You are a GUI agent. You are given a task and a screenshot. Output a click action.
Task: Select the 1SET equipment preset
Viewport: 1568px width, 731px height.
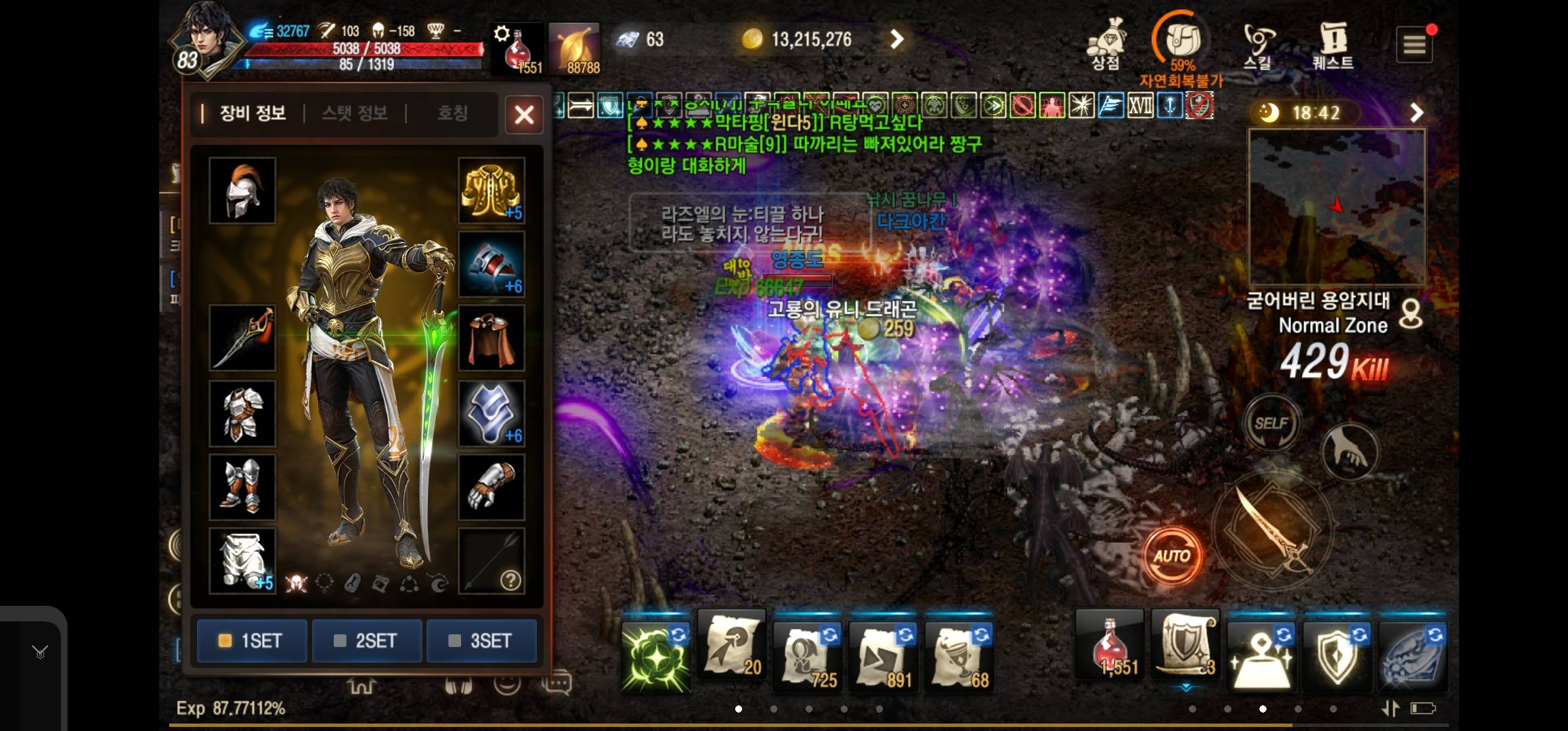(251, 641)
